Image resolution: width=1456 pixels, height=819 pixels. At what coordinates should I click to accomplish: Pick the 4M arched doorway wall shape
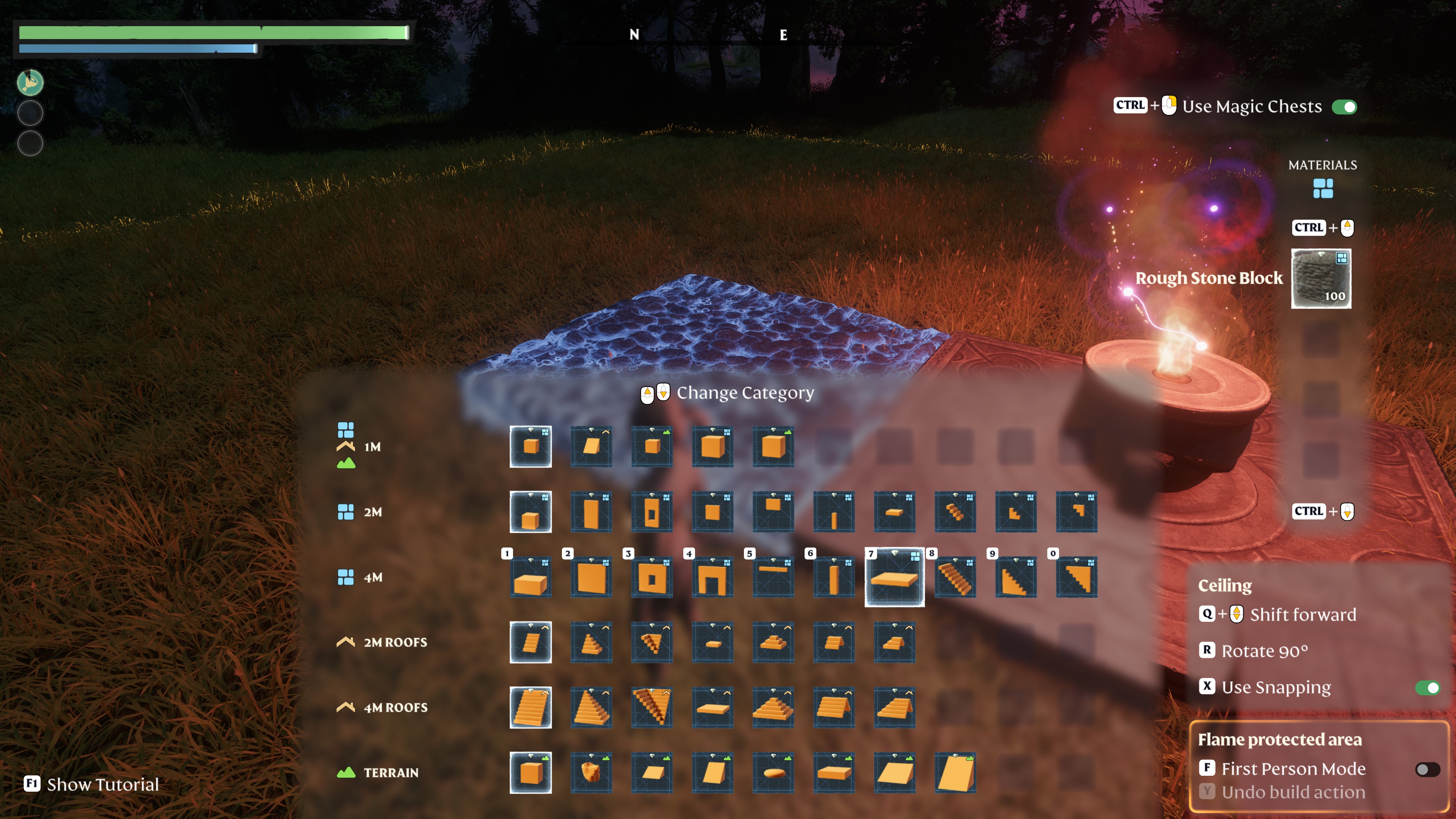click(712, 577)
